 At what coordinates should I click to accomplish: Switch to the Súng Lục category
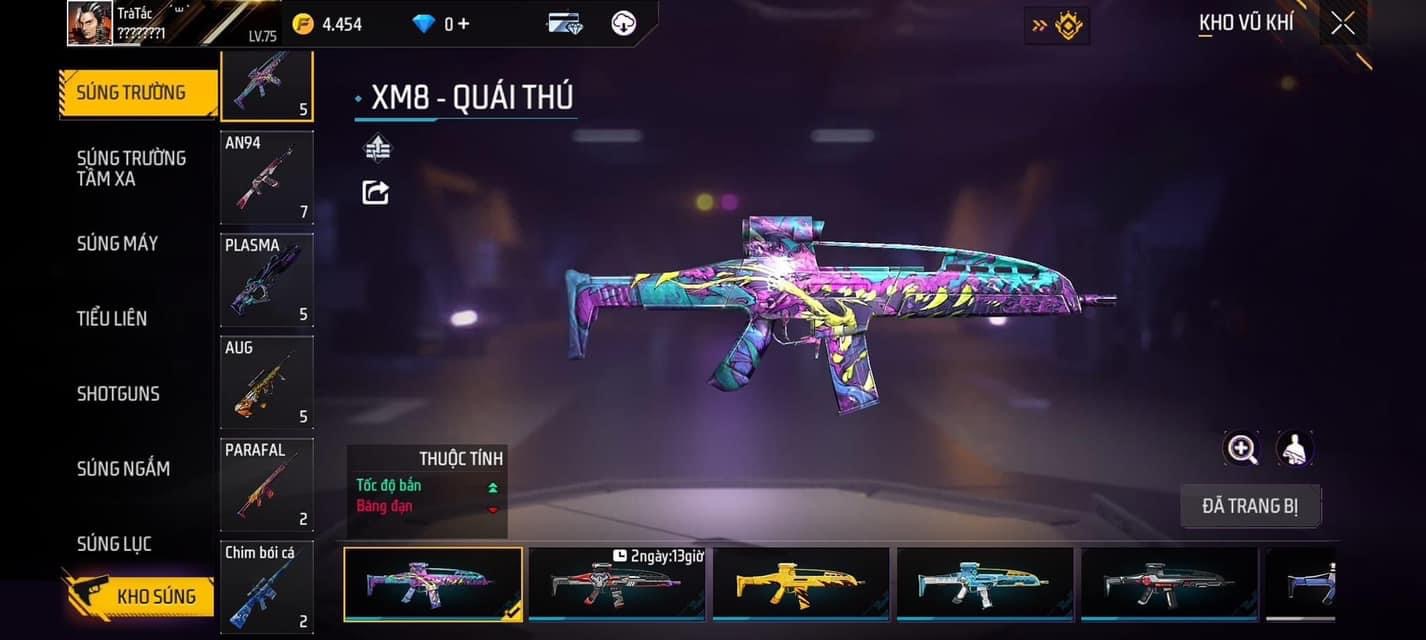[114, 544]
